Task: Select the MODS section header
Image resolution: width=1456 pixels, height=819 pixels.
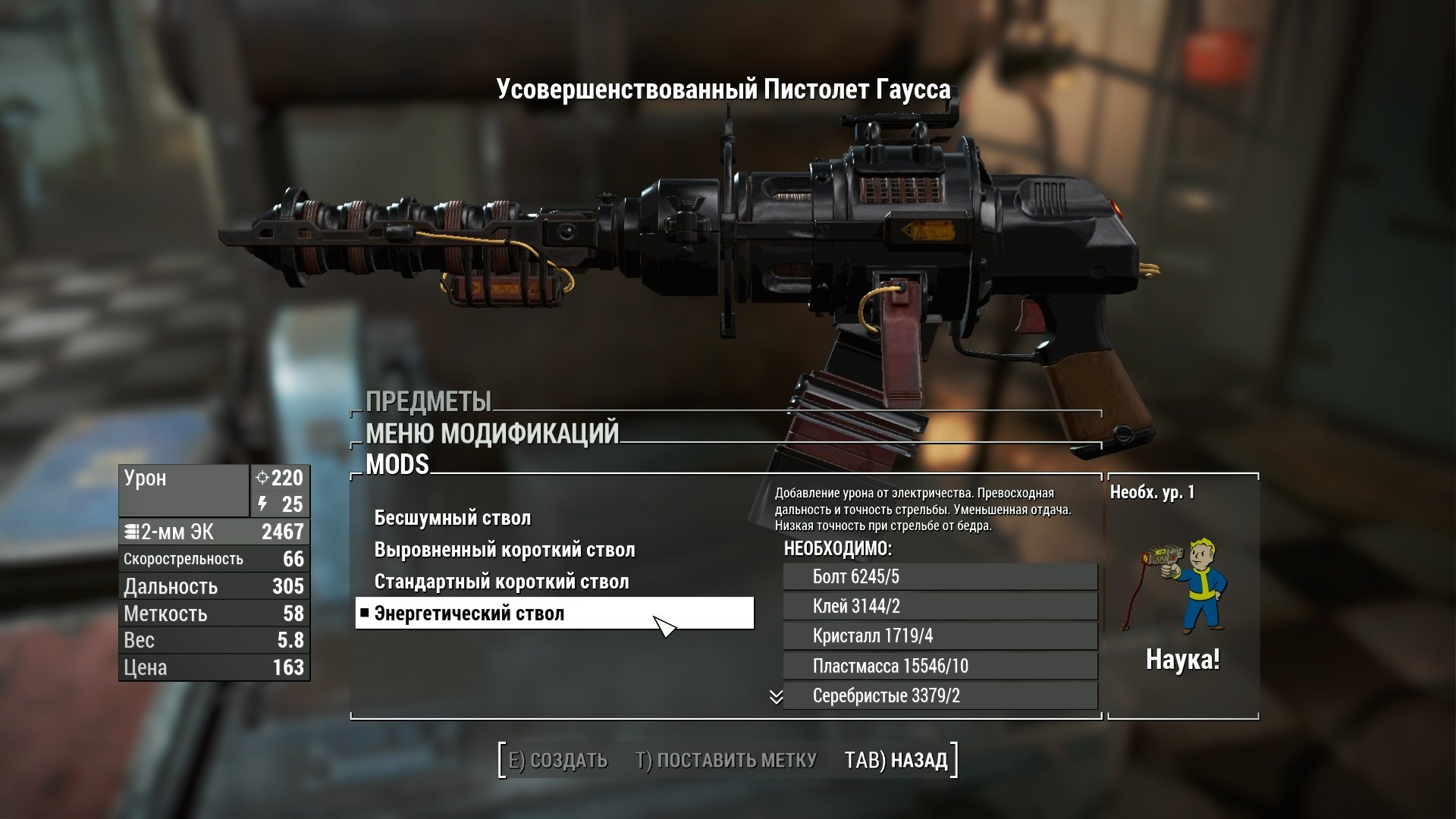Action: click(397, 465)
